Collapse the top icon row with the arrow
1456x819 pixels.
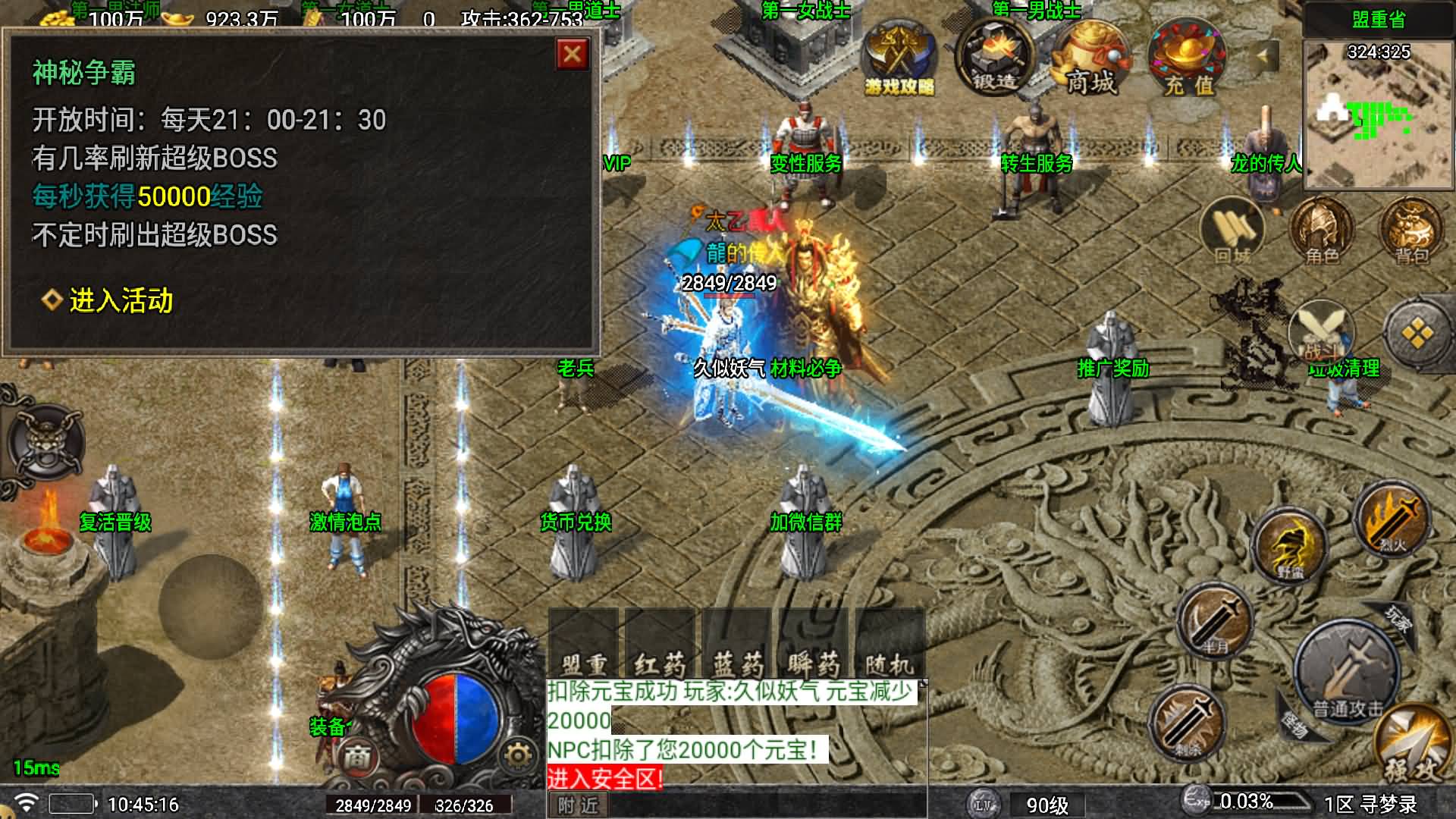click(1263, 55)
